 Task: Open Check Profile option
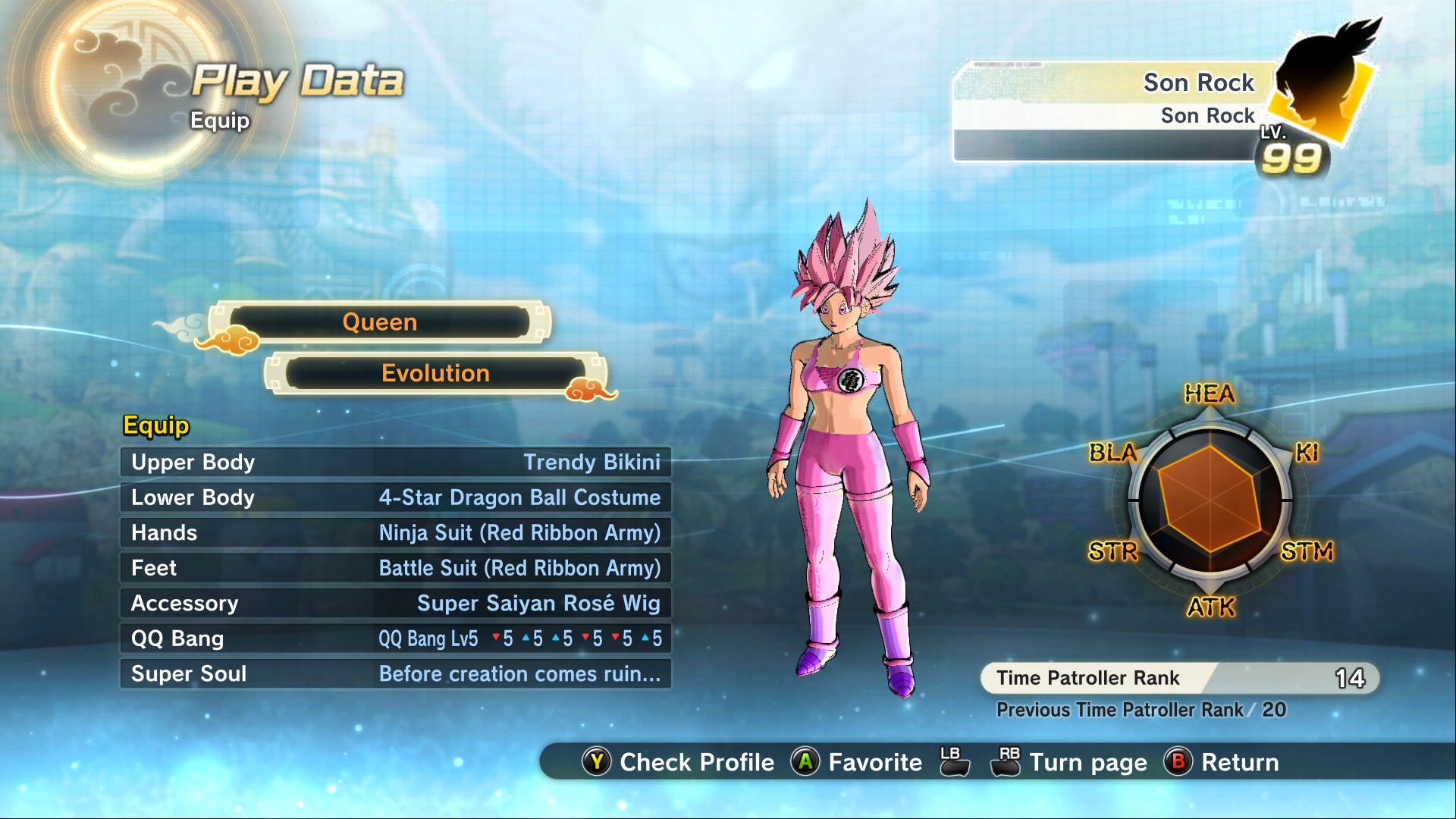[679, 762]
